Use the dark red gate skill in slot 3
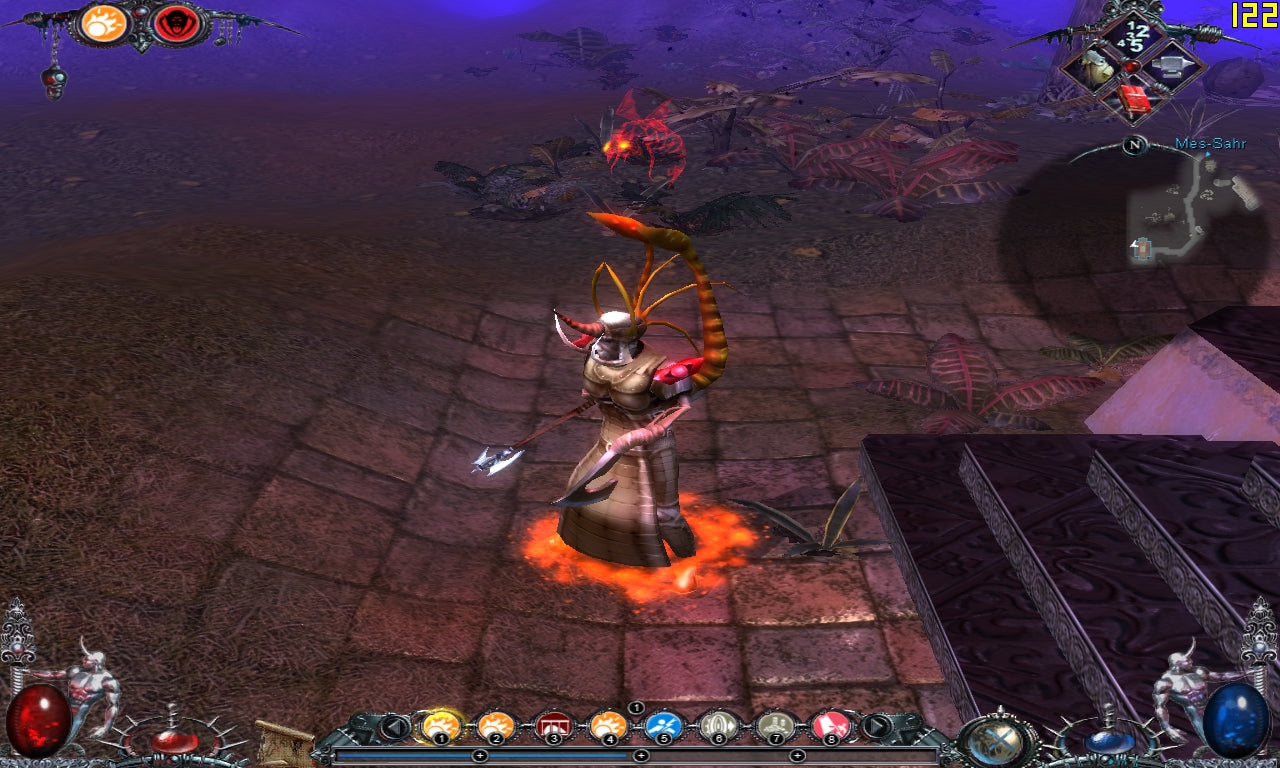Viewport: 1280px width, 768px height. [552, 726]
